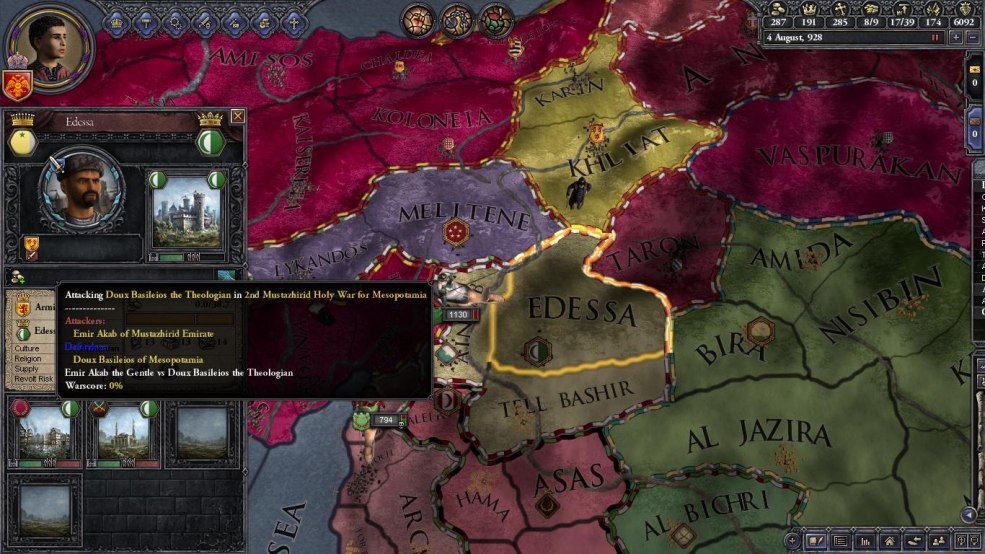Select the Edessa castle holding picture
This screenshot has width=985, height=554.
[x=188, y=212]
